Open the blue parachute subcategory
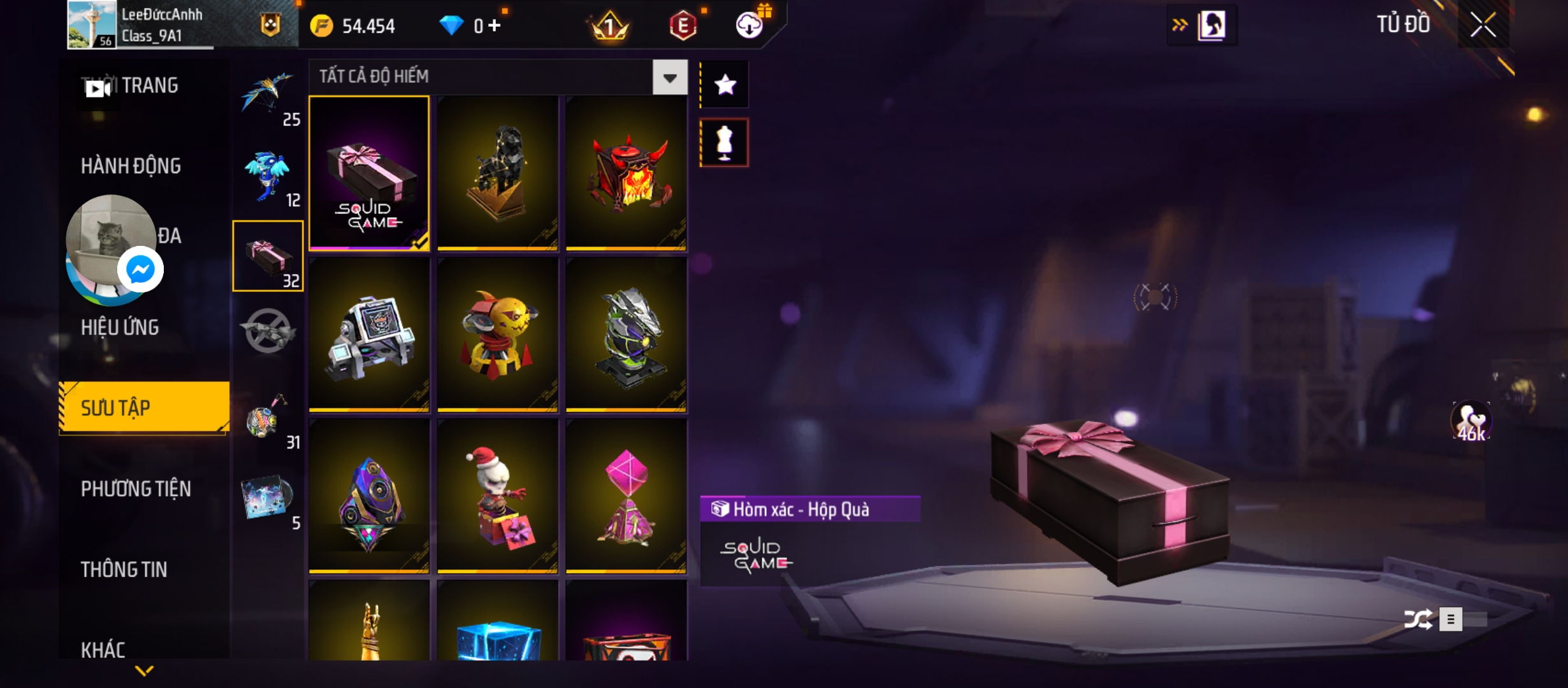 pyautogui.click(x=268, y=94)
